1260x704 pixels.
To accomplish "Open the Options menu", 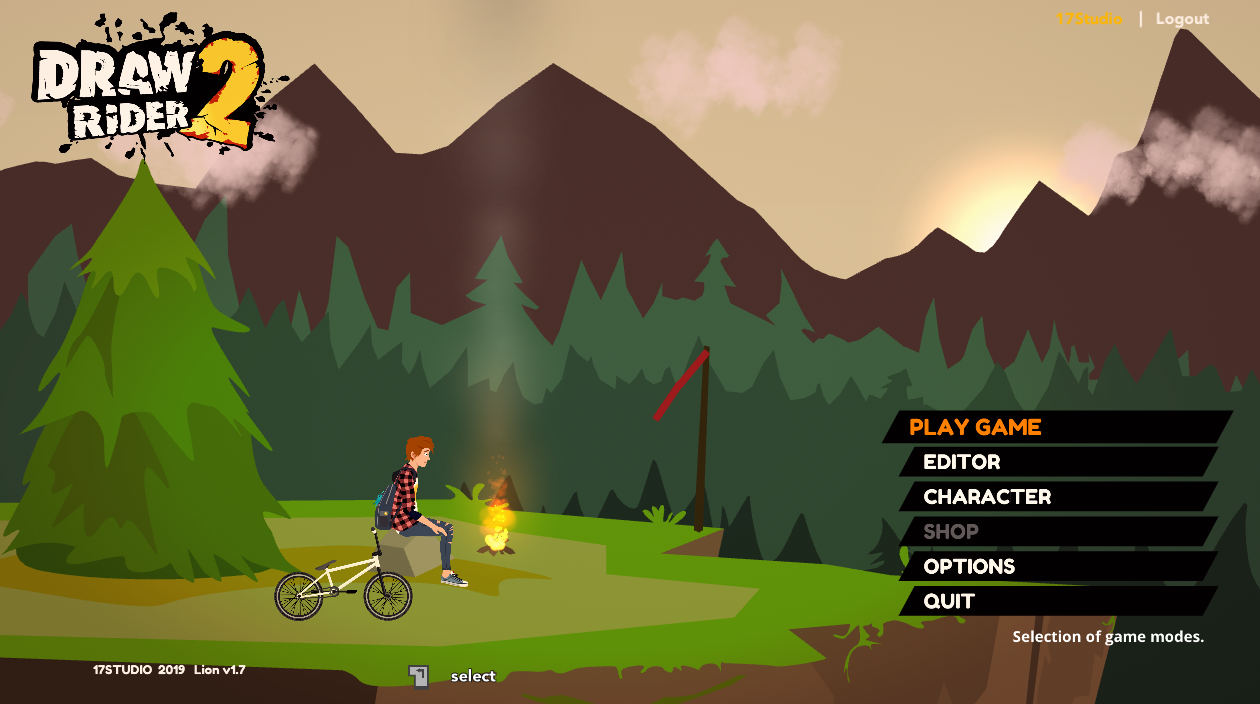I will pyautogui.click(x=969, y=567).
